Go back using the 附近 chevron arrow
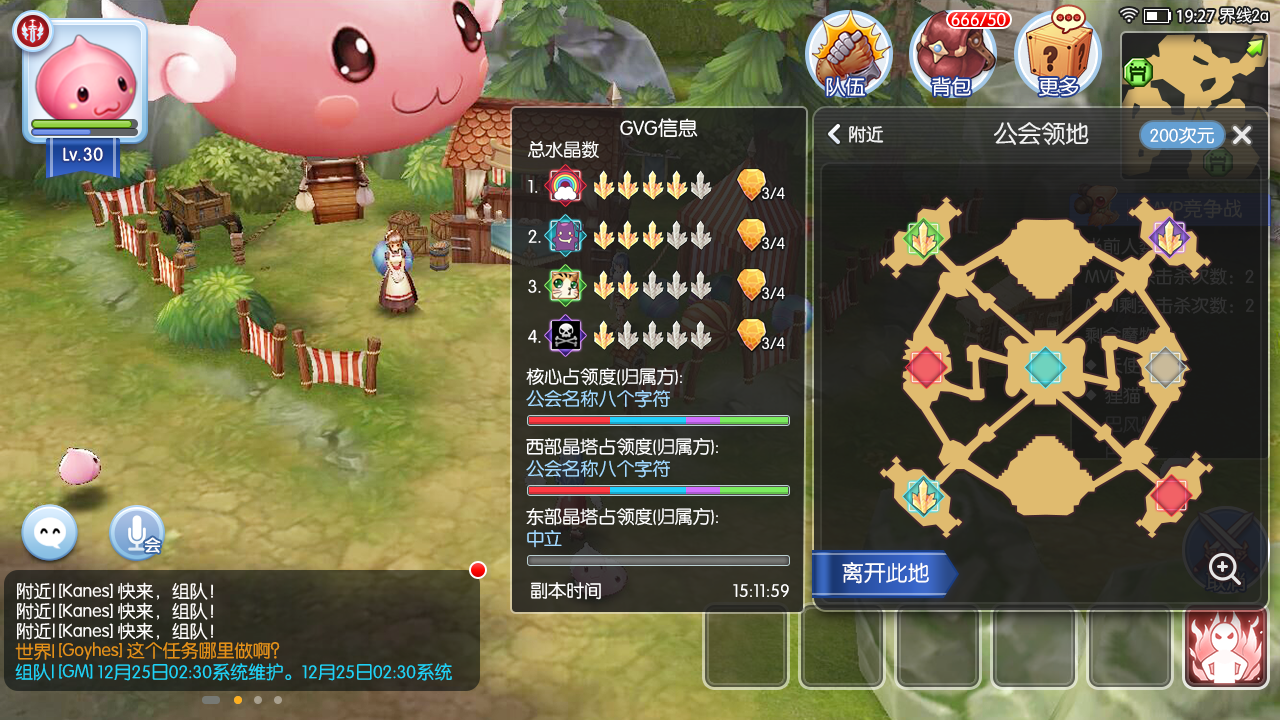The image size is (1280, 720). click(835, 133)
